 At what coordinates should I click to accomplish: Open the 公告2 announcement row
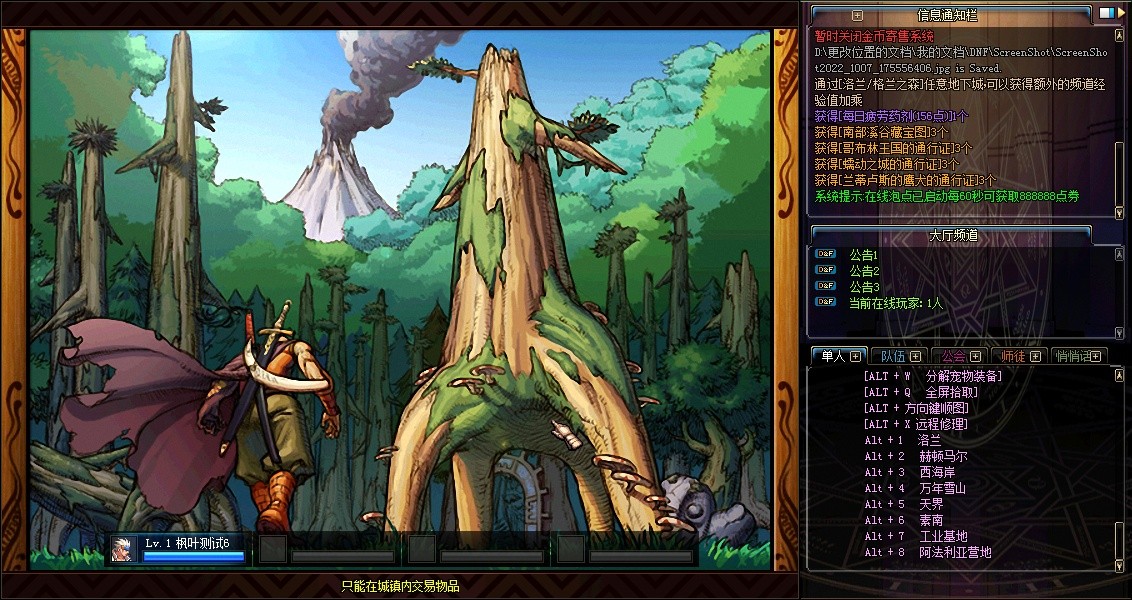pos(864,271)
